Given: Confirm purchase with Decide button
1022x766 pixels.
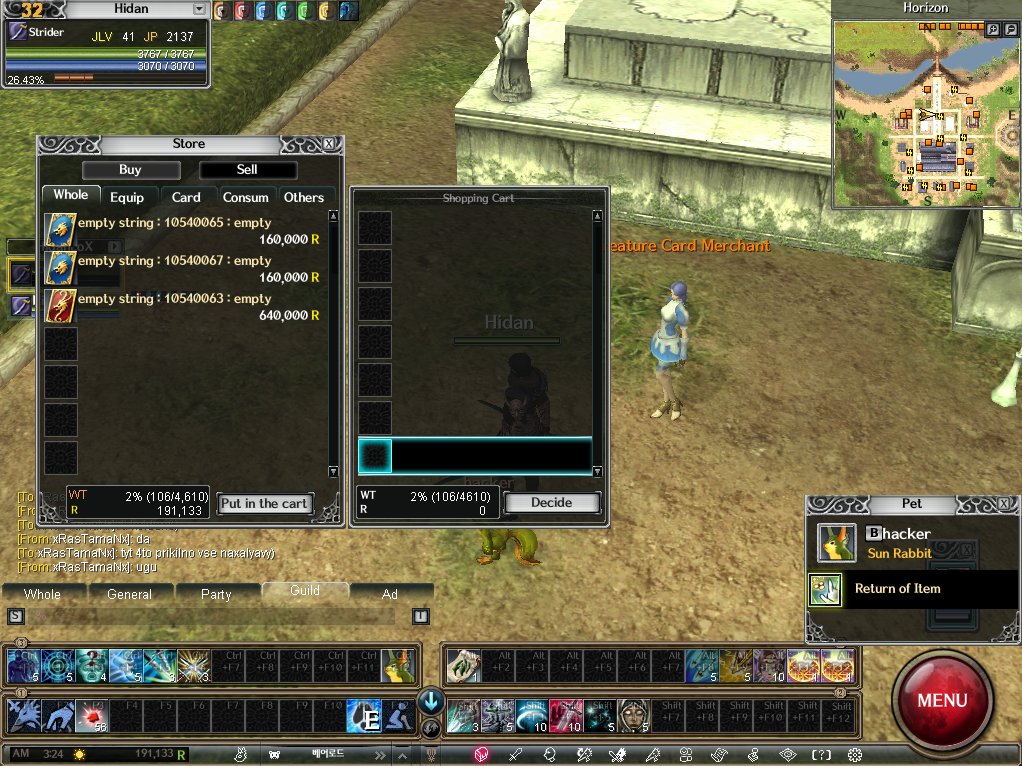Looking at the screenshot, I should coord(551,502).
